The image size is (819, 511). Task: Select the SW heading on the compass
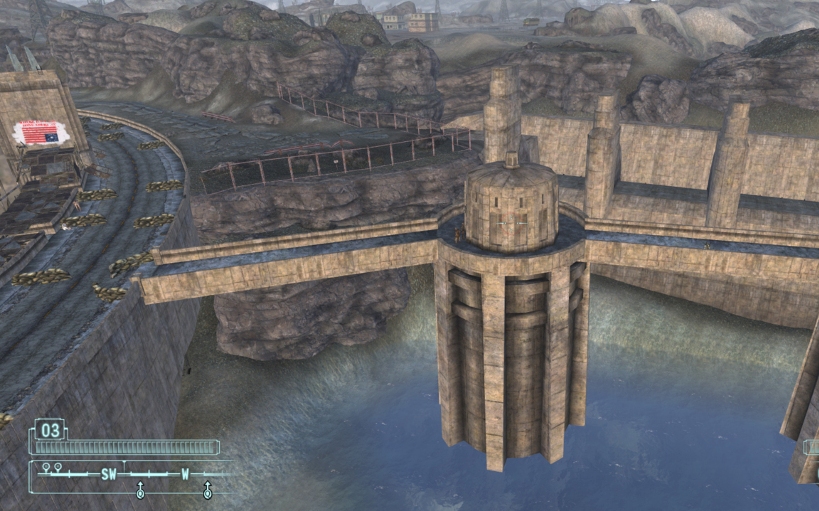tap(108, 474)
